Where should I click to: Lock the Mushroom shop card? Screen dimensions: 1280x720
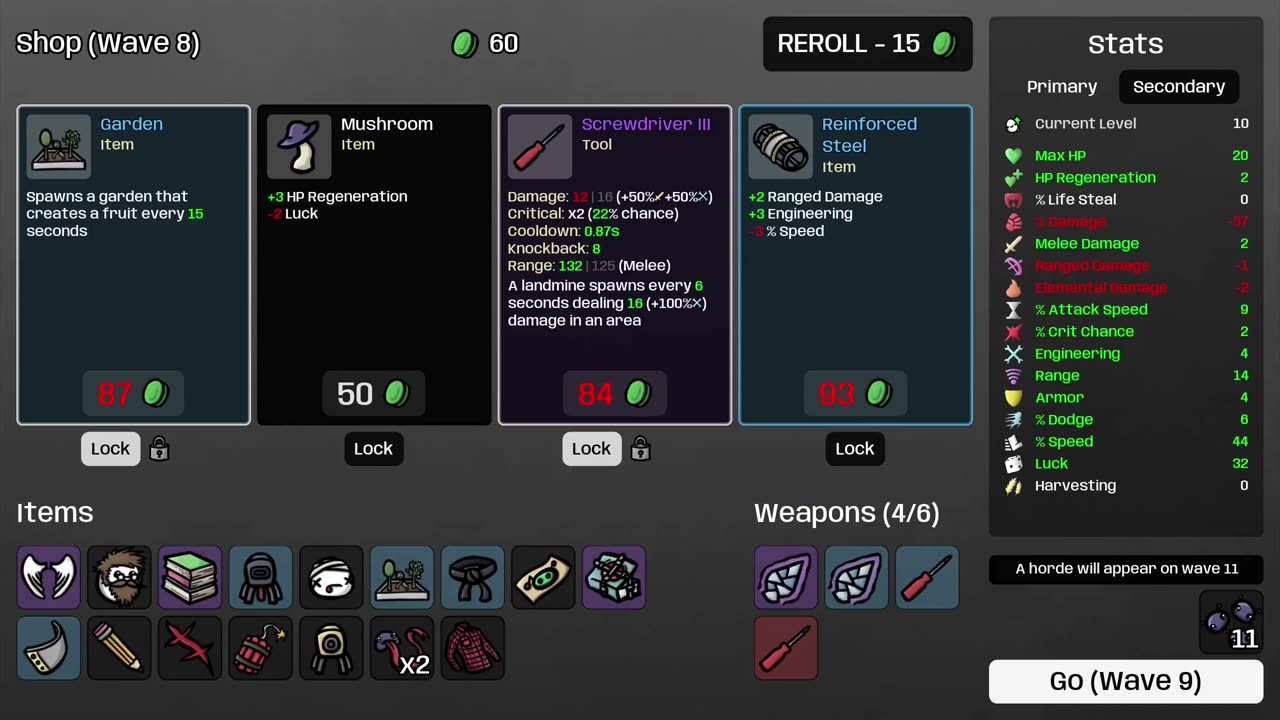[x=373, y=449]
